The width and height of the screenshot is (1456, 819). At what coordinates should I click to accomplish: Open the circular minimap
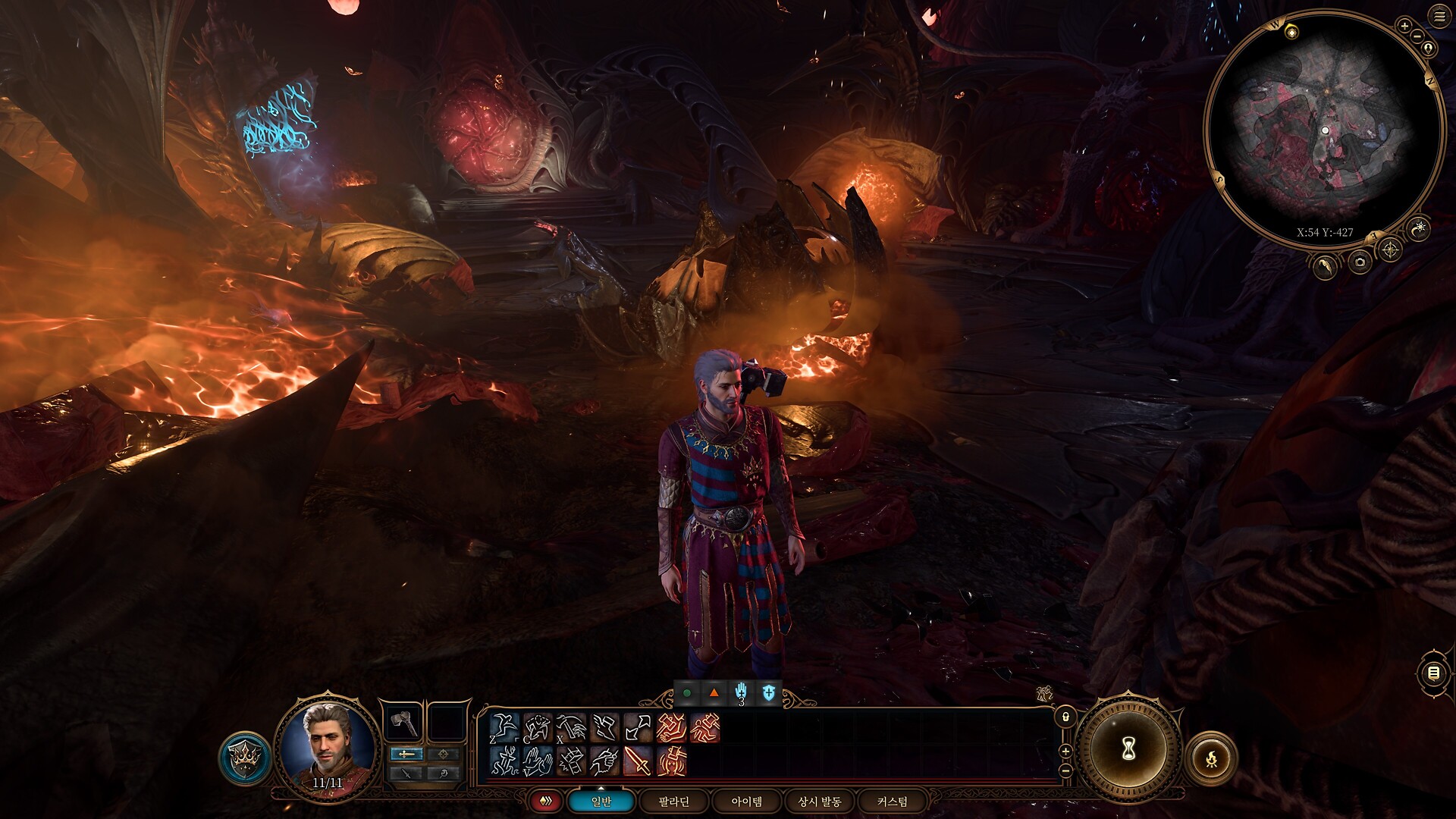click(1324, 130)
